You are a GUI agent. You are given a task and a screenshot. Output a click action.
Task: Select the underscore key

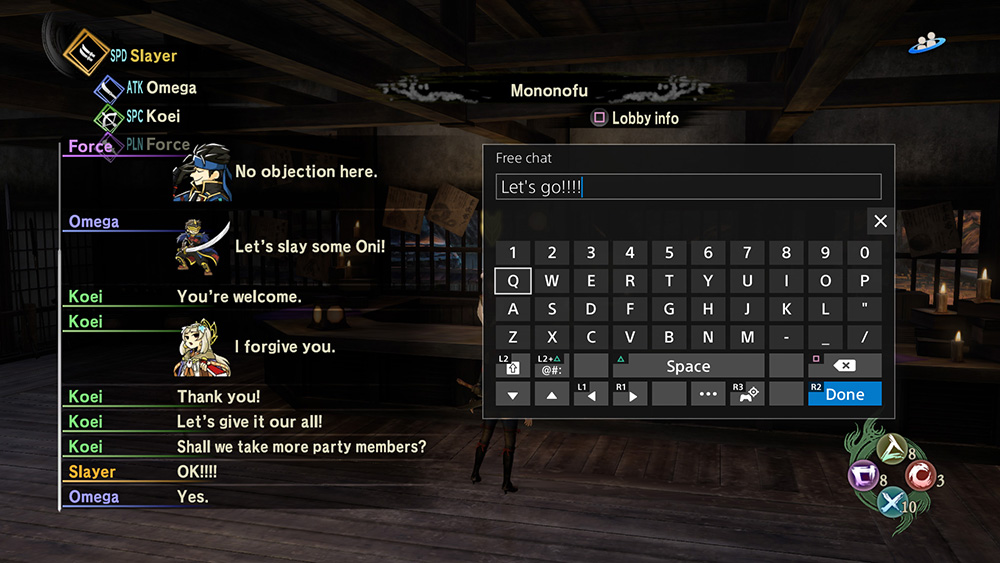click(825, 337)
